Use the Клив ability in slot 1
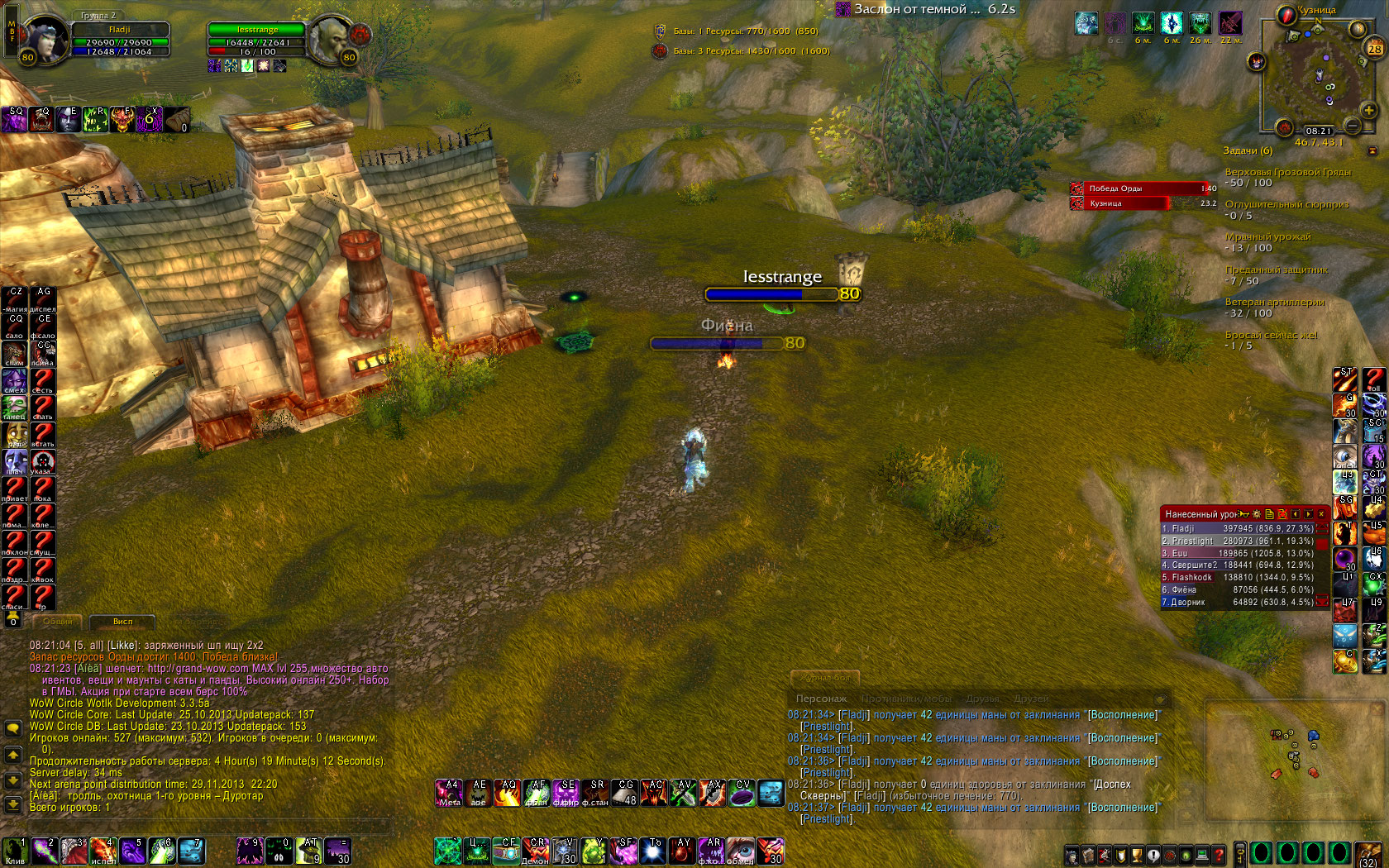The height and width of the screenshot is (868, 1389). pyautogui.click(x=15, y=851)
